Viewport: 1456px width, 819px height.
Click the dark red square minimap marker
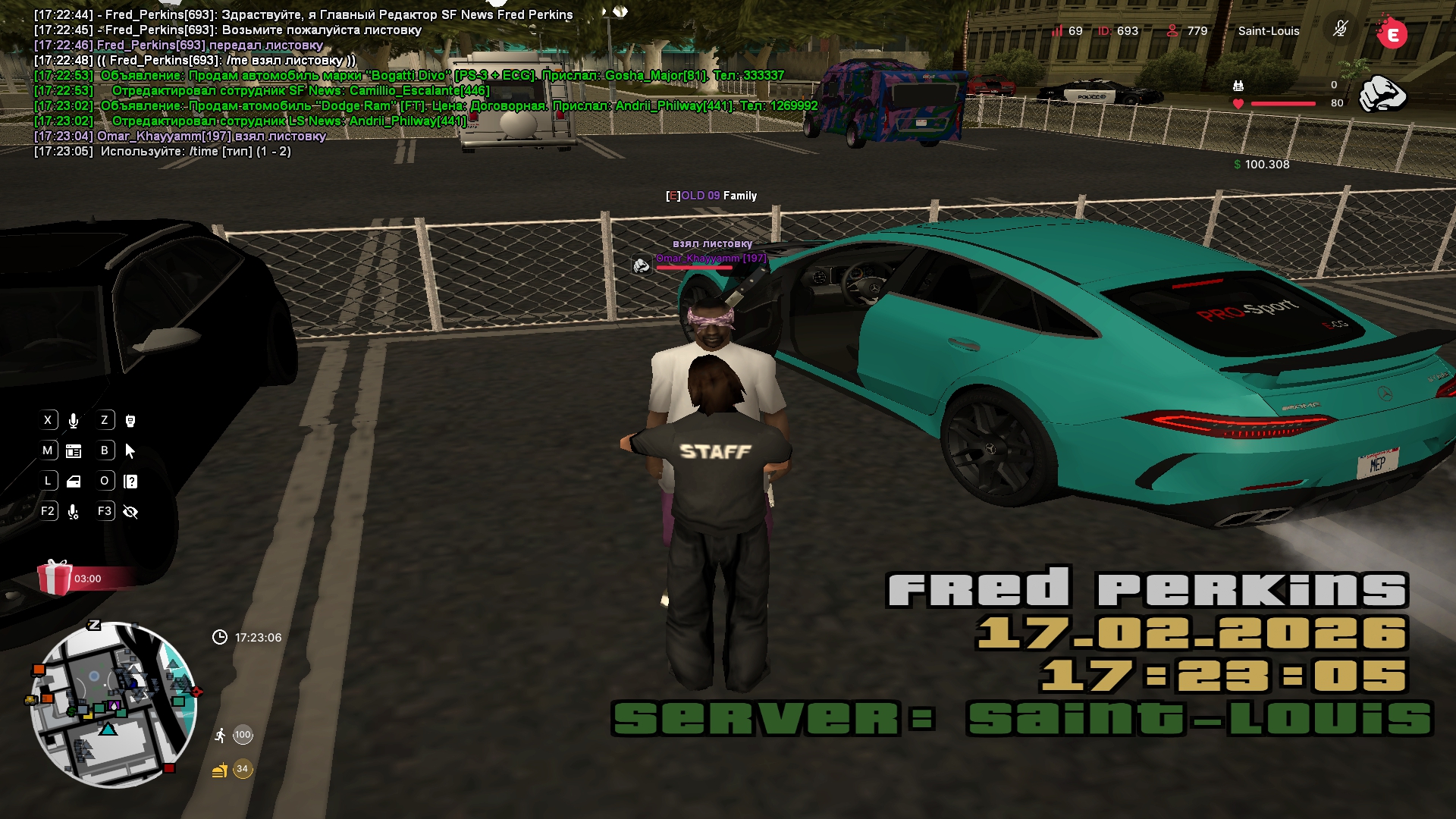coord(170,768)
